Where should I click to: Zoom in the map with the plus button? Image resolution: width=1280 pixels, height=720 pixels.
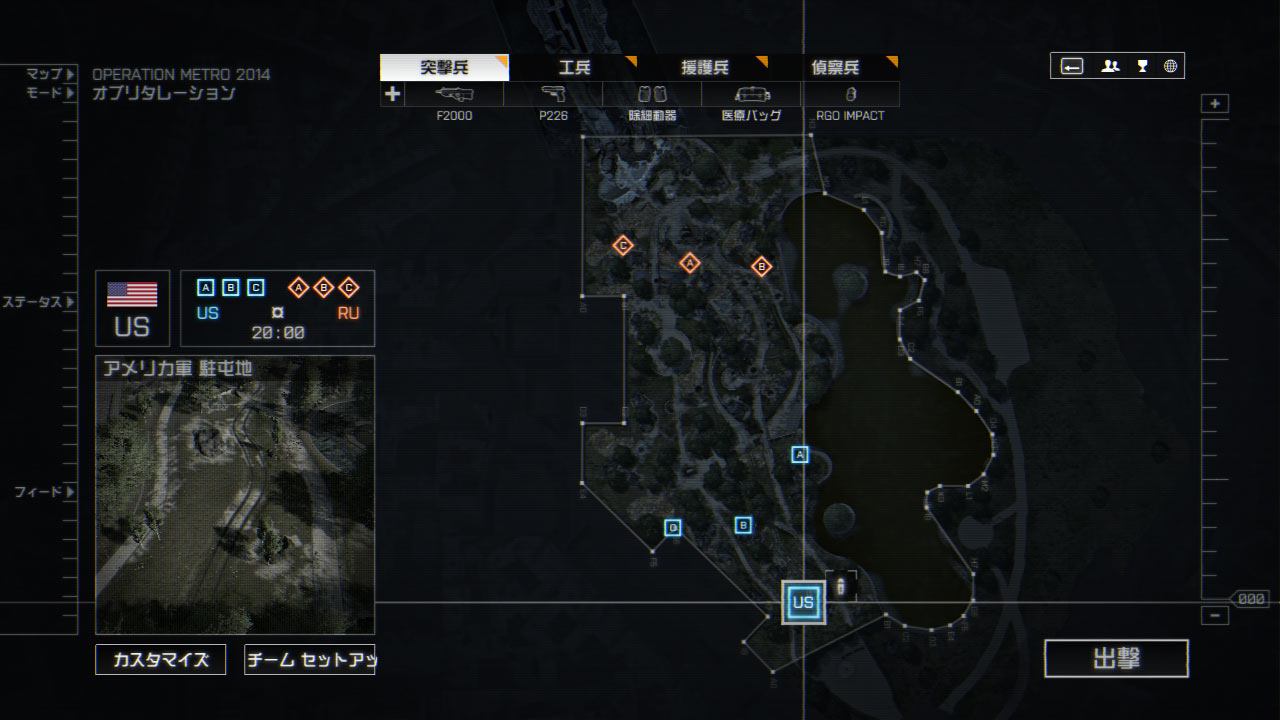point(1215,104)
